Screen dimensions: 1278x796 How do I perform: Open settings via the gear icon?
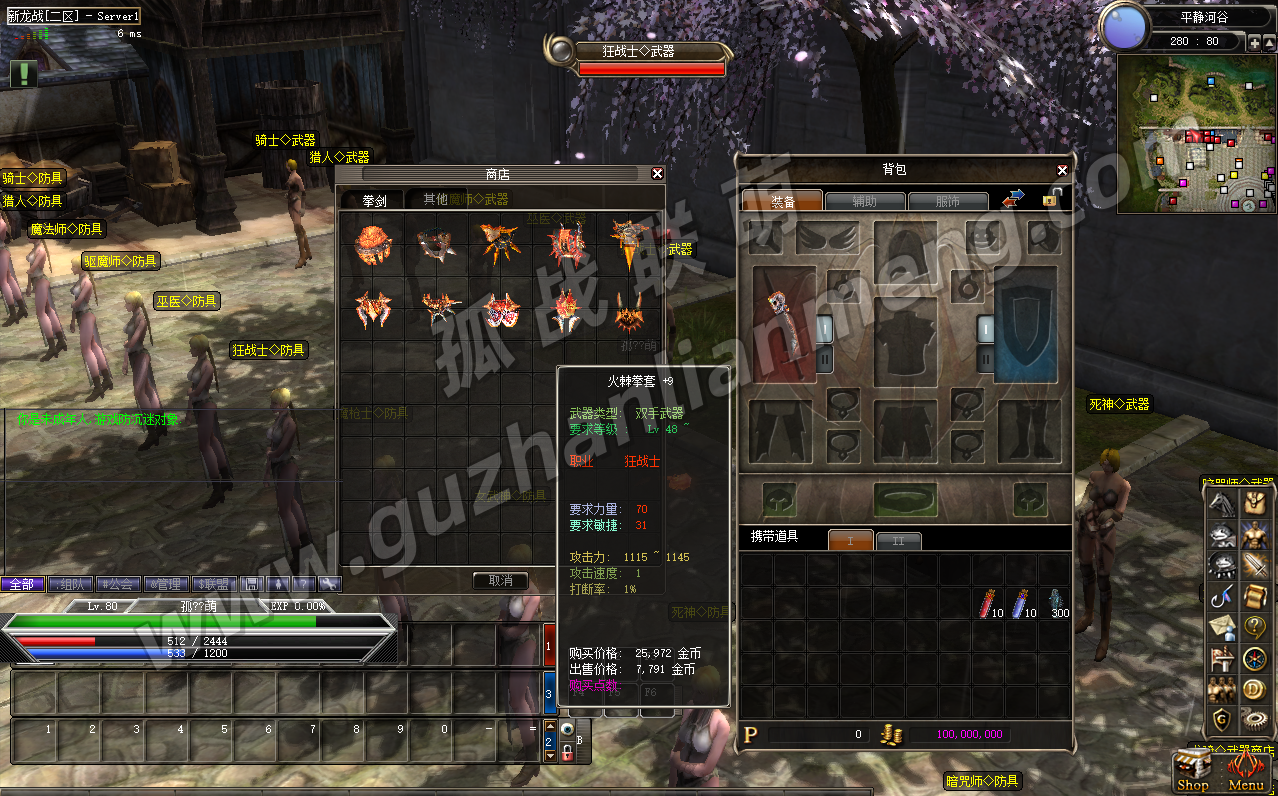(x=1256, y=720)
